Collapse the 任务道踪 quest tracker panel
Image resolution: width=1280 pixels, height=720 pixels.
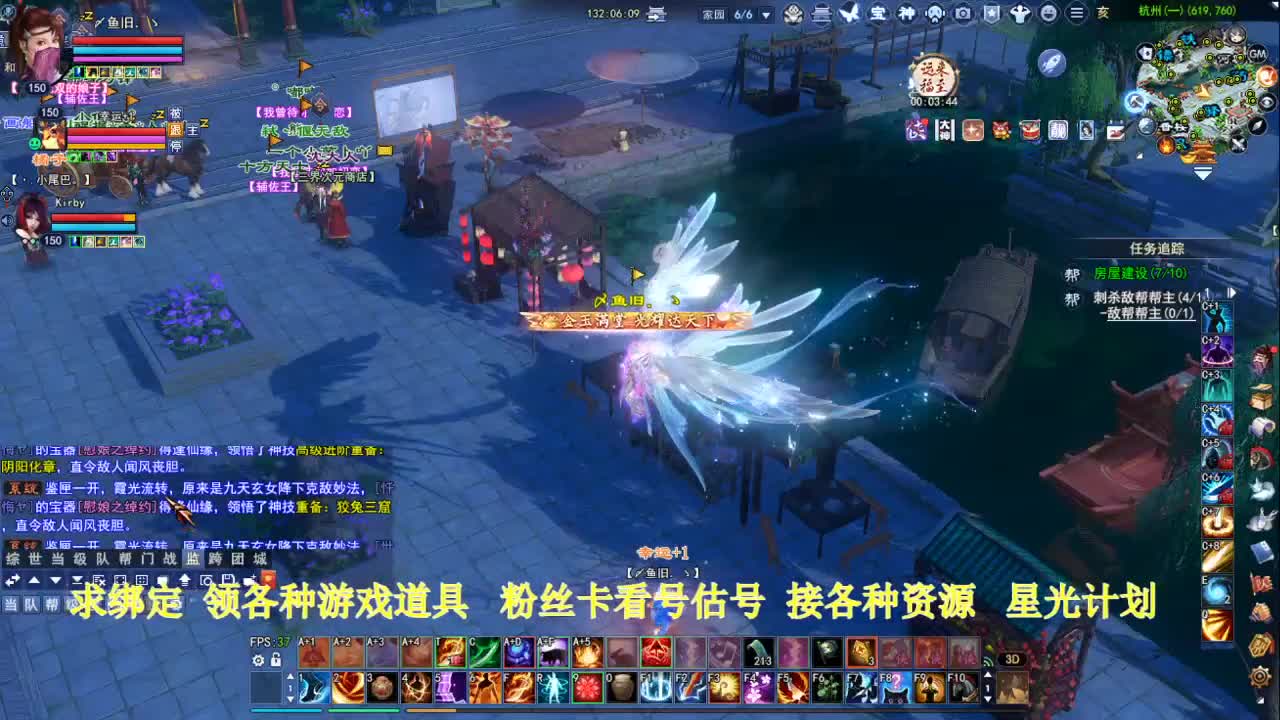pyautogui.click(x=1157, y=248)
